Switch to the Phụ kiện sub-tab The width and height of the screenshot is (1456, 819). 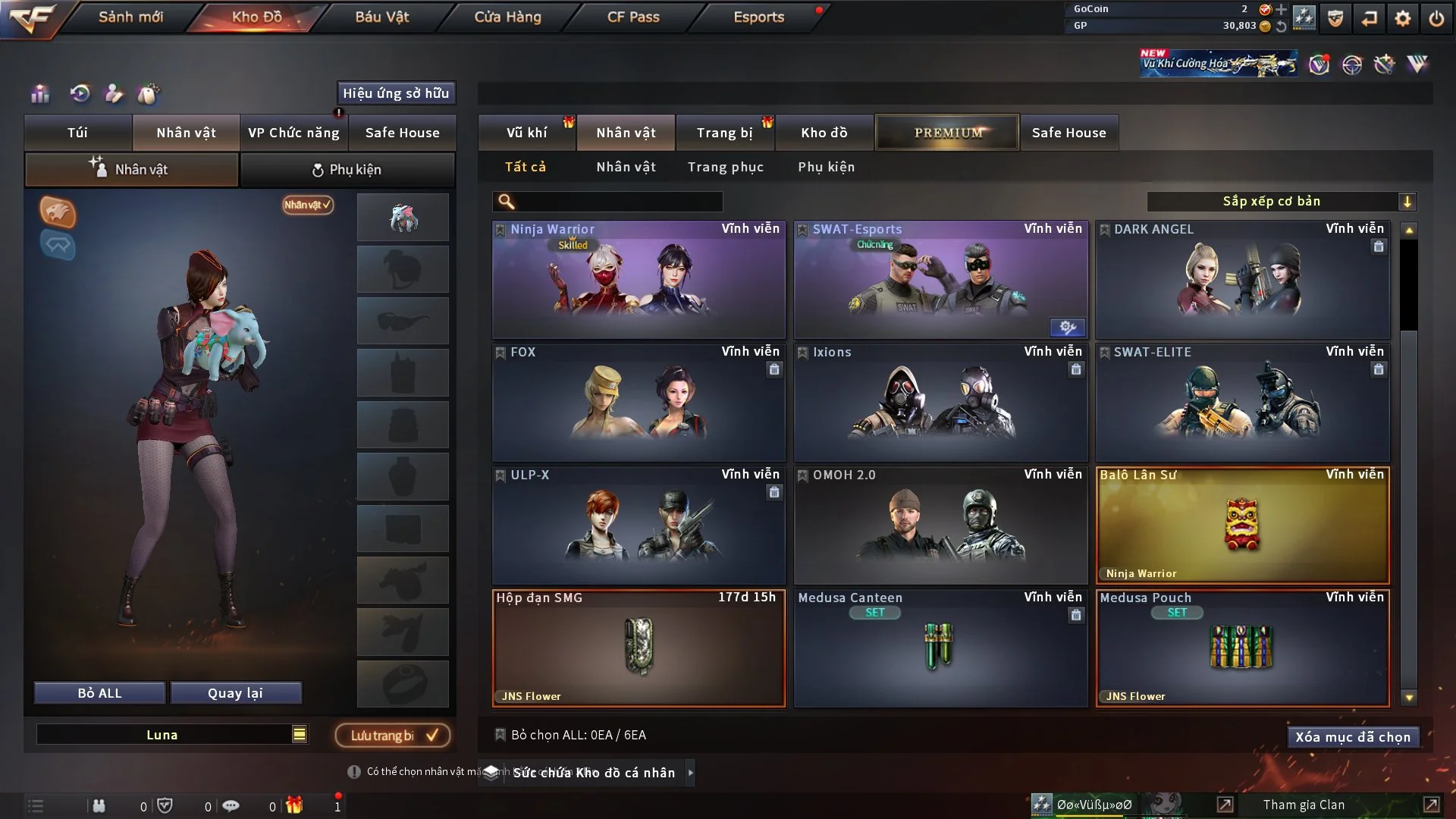click(347, 170)
